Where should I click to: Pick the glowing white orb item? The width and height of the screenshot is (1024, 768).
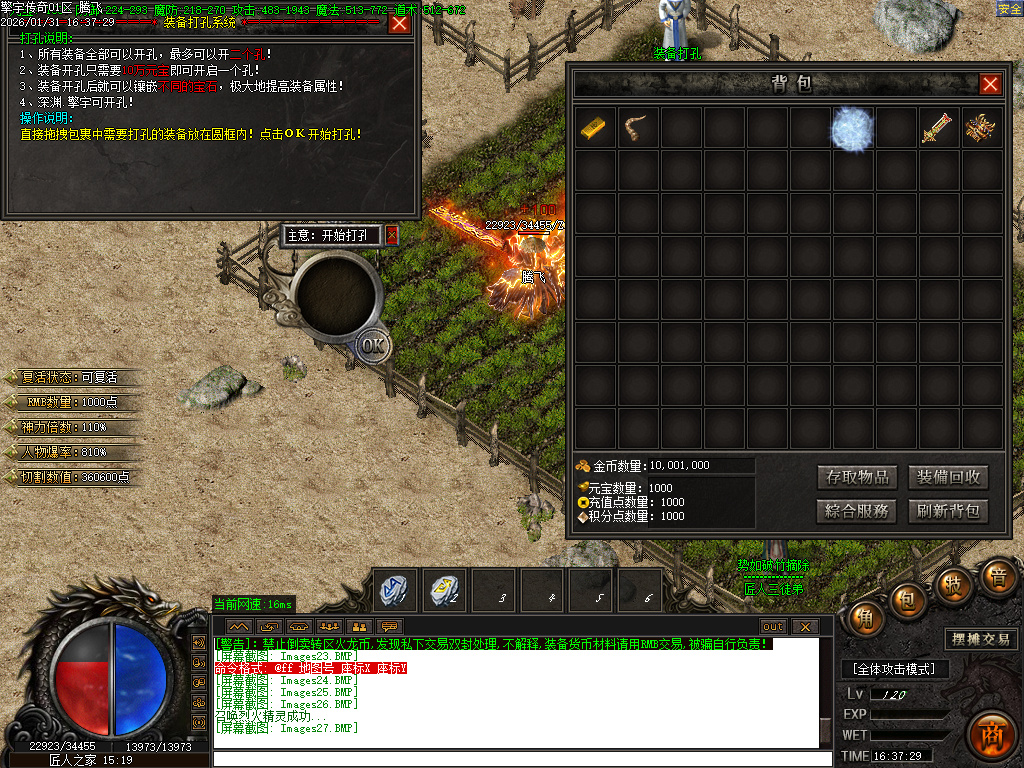853,130
